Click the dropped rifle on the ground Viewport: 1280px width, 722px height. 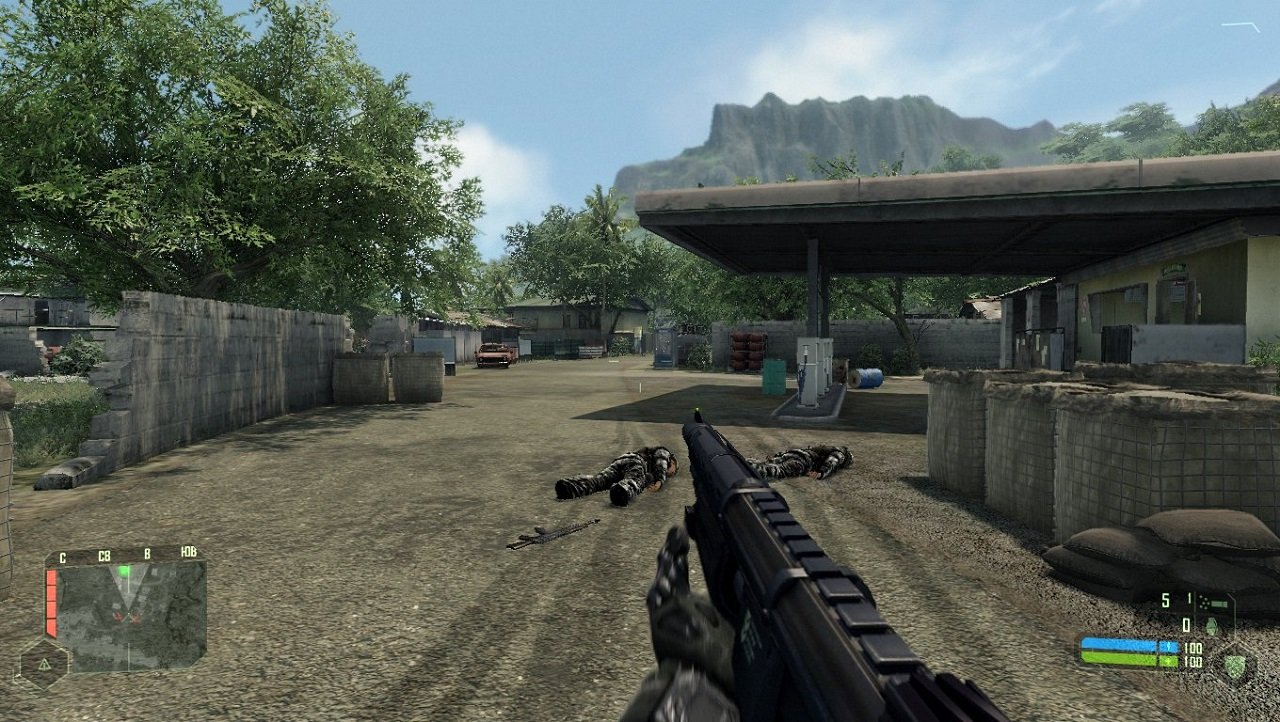point(555,535)
